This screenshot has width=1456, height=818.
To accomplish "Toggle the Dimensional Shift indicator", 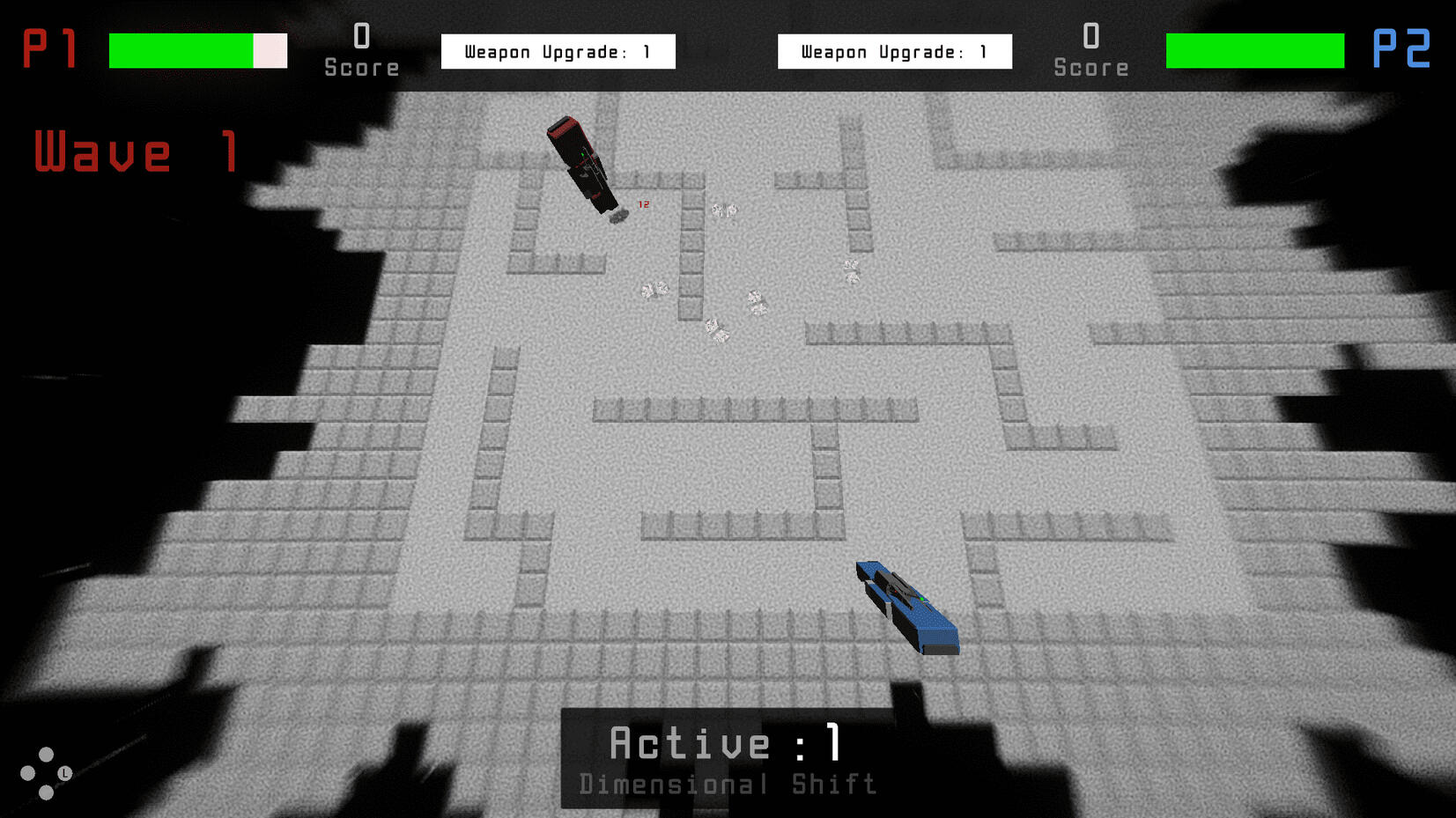I will pyautogui.click(x=728, y=784).
